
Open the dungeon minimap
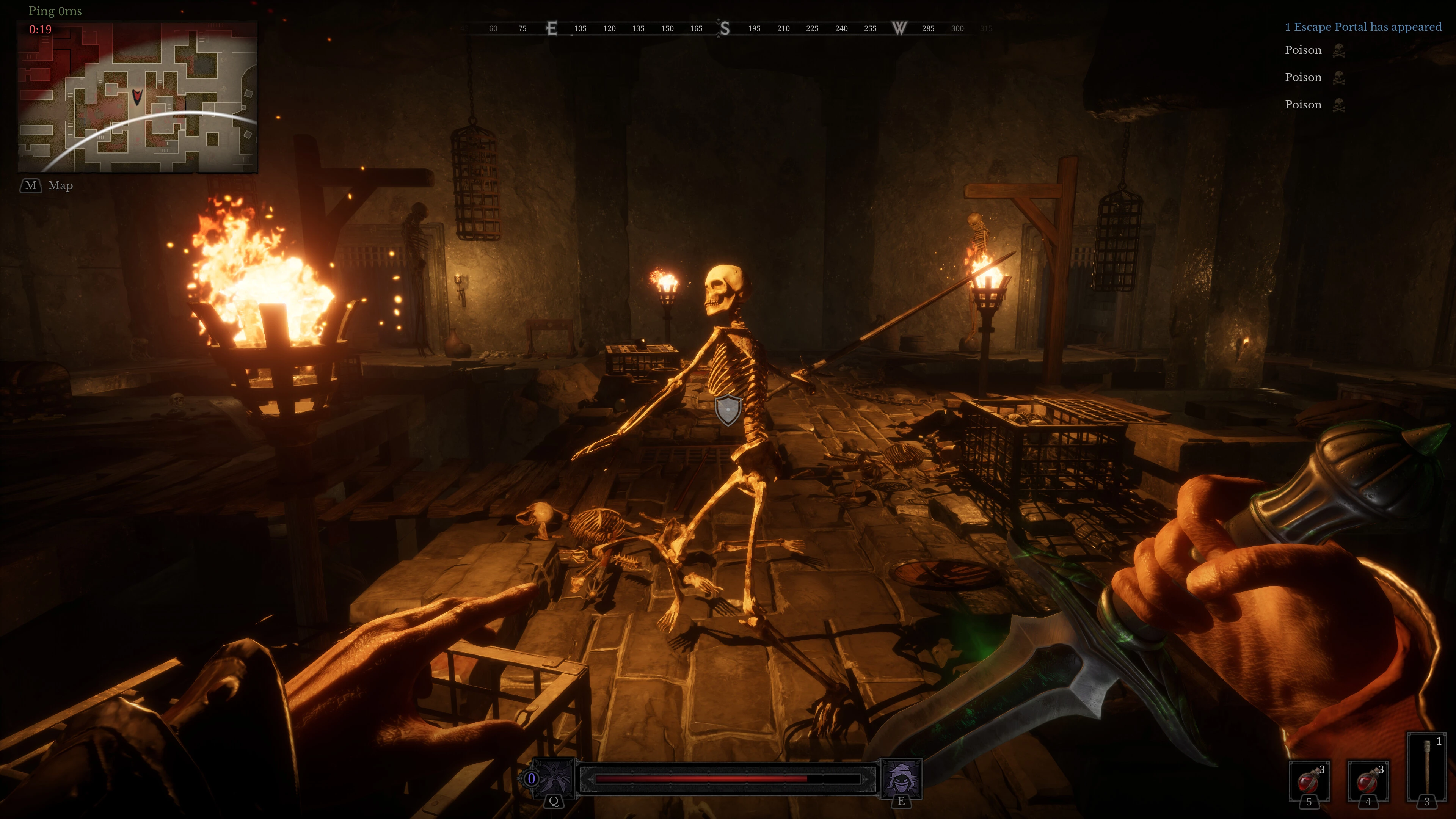point(137,97)
